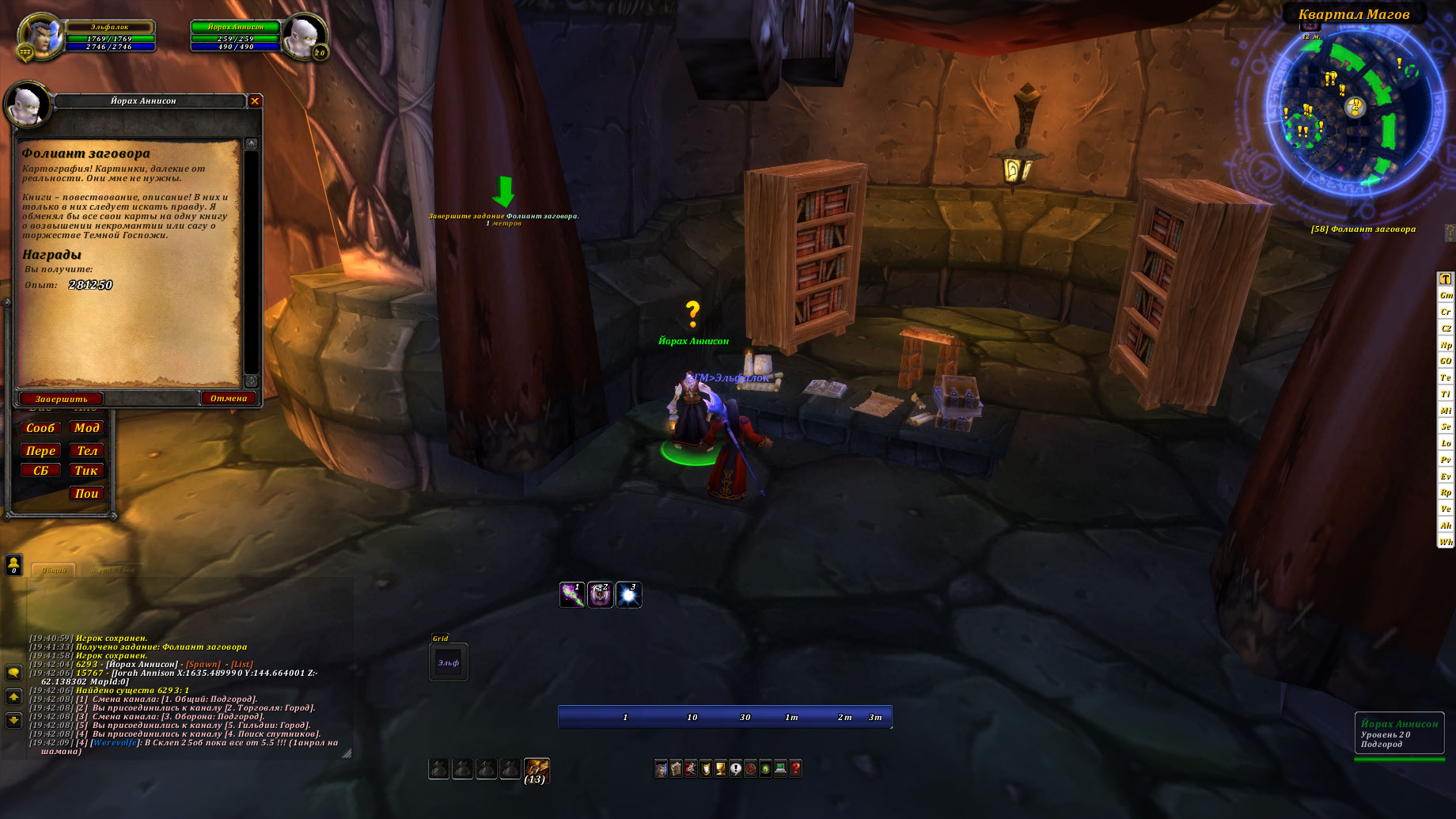Image resolution: width=1456 pixels, height=819 pixels.
Task: Open the golden goblet achievements icon
Action: pos(720,768)
